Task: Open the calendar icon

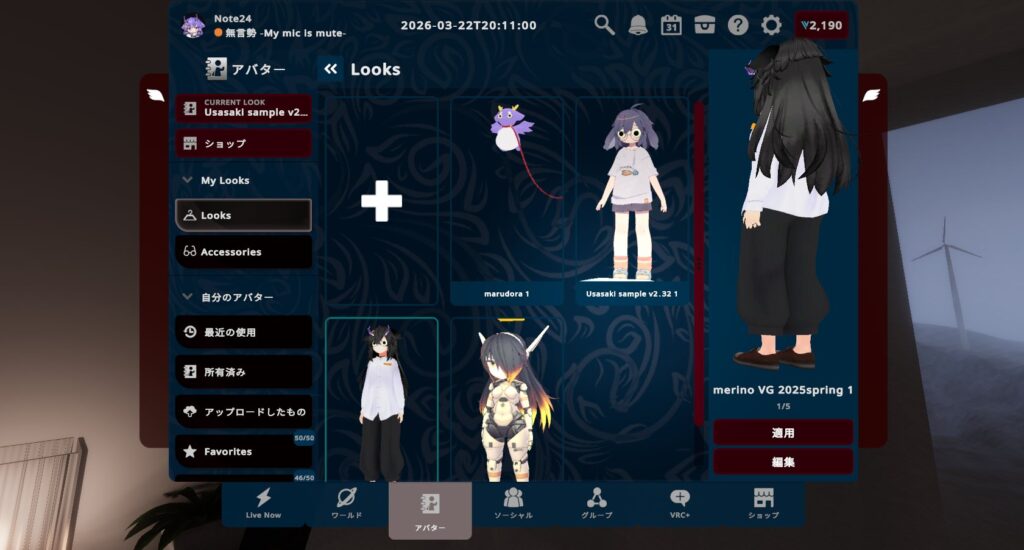Action: [x=671, y=25]
